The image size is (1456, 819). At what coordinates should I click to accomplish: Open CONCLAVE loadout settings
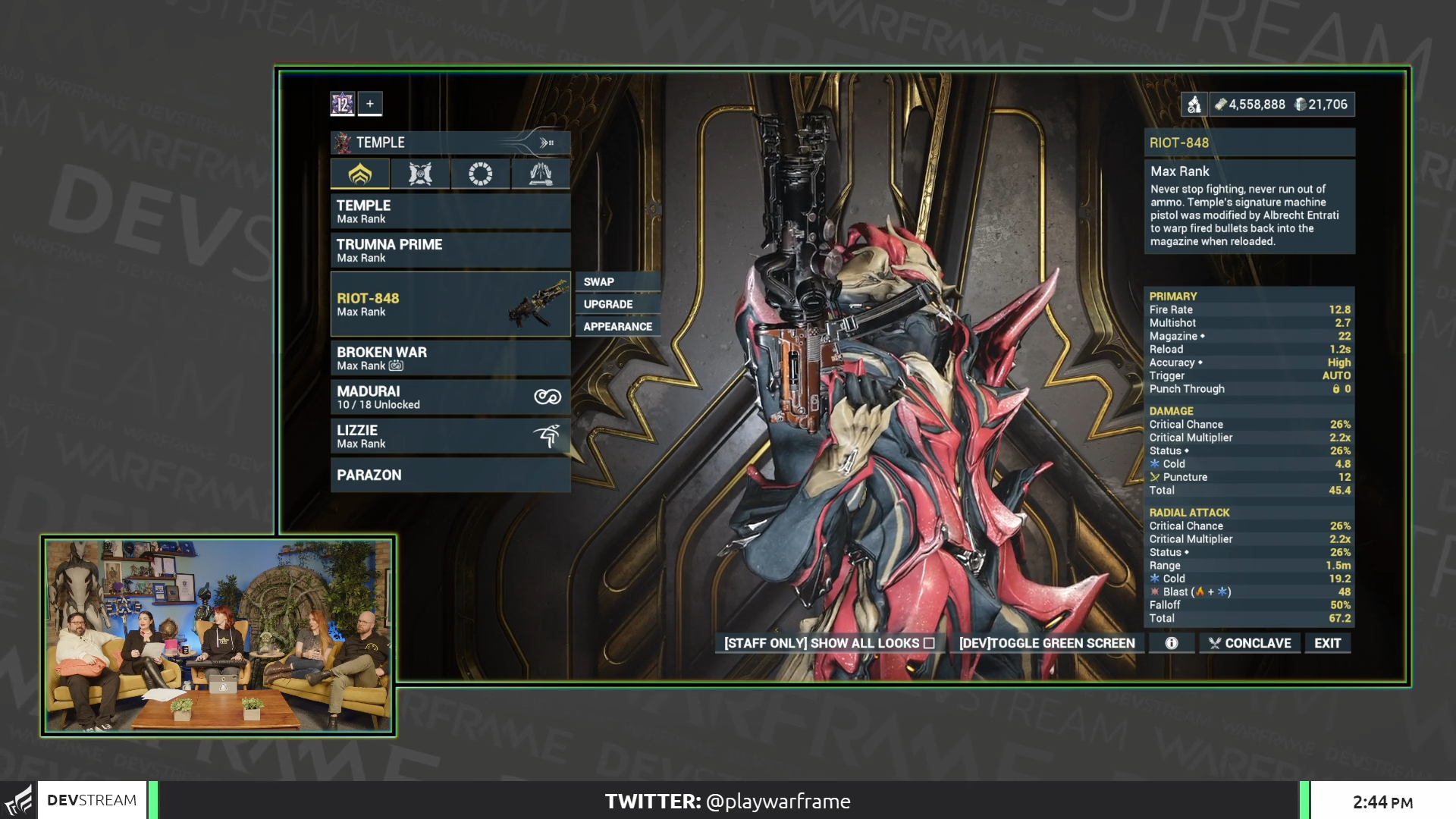(1249, 642)
